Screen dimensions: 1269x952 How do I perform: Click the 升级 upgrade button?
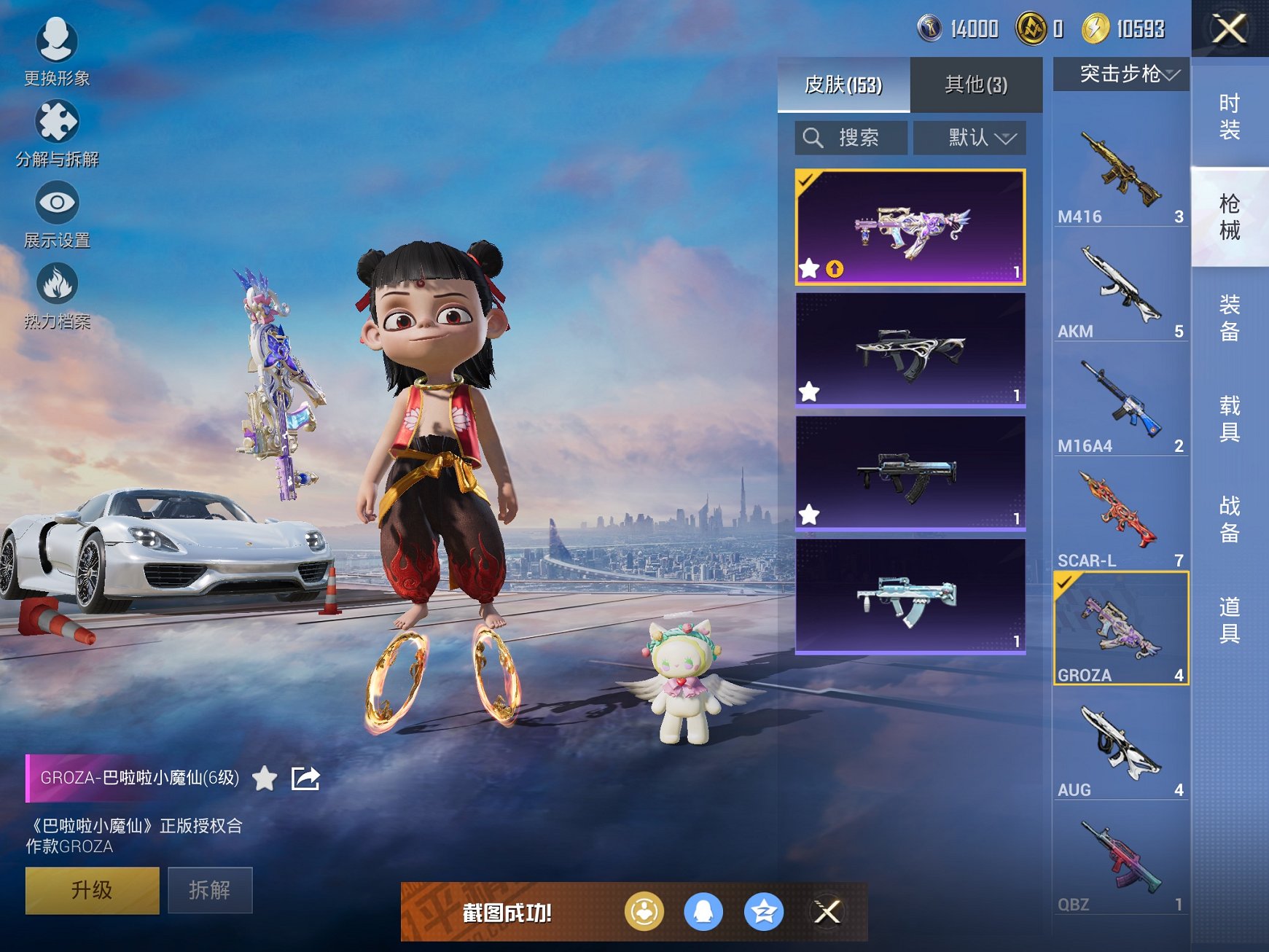click(x=92, y=890)
